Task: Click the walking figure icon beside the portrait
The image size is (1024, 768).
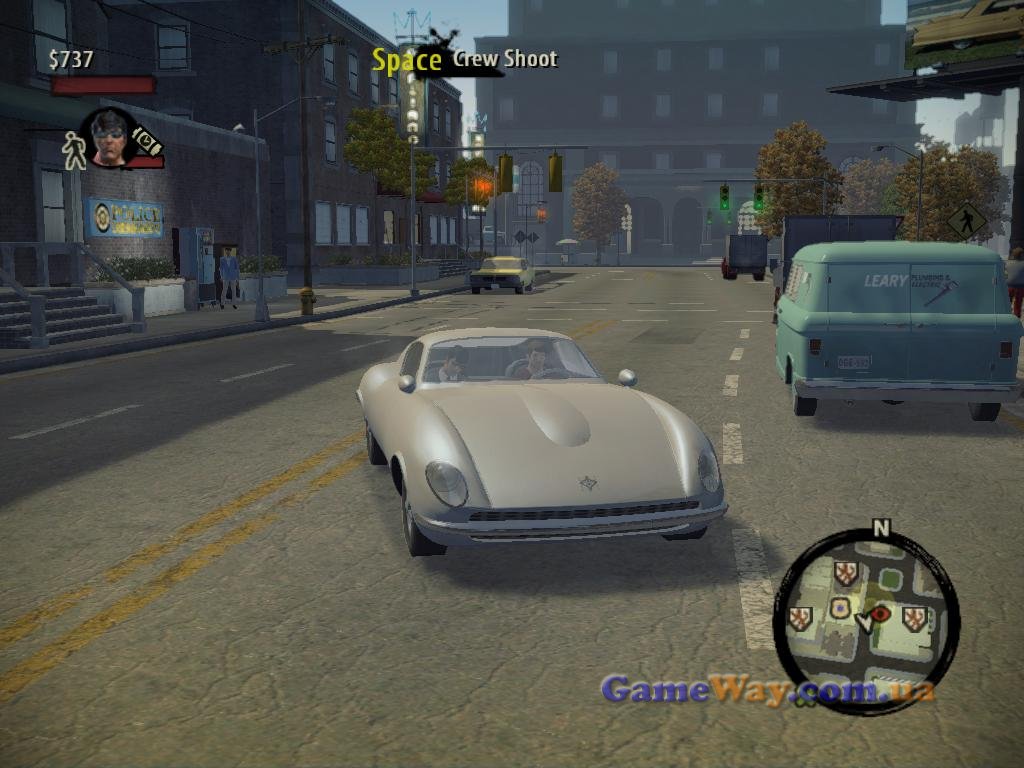Action: pos(73,150)
